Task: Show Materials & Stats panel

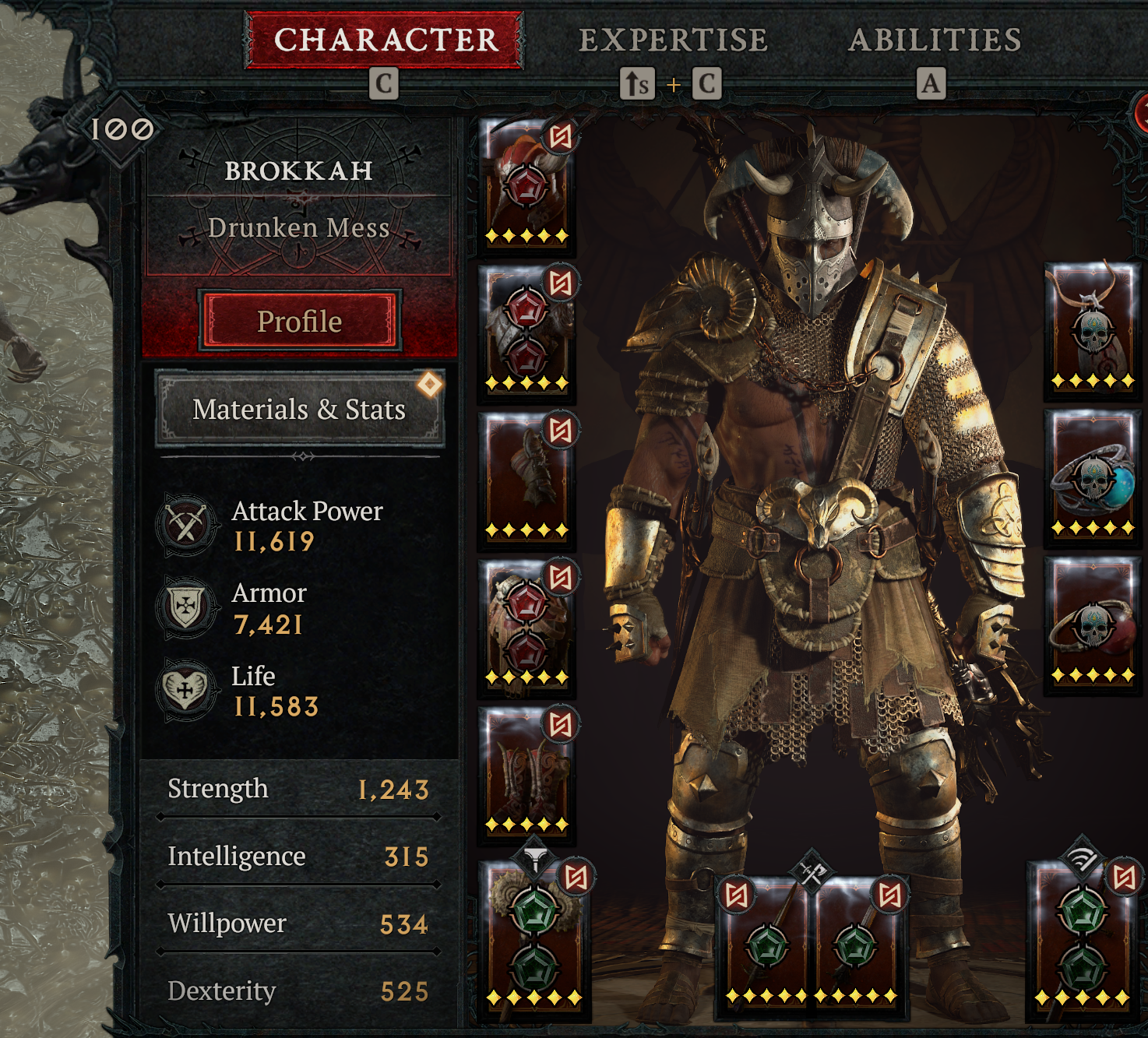Action: (300, 409)
